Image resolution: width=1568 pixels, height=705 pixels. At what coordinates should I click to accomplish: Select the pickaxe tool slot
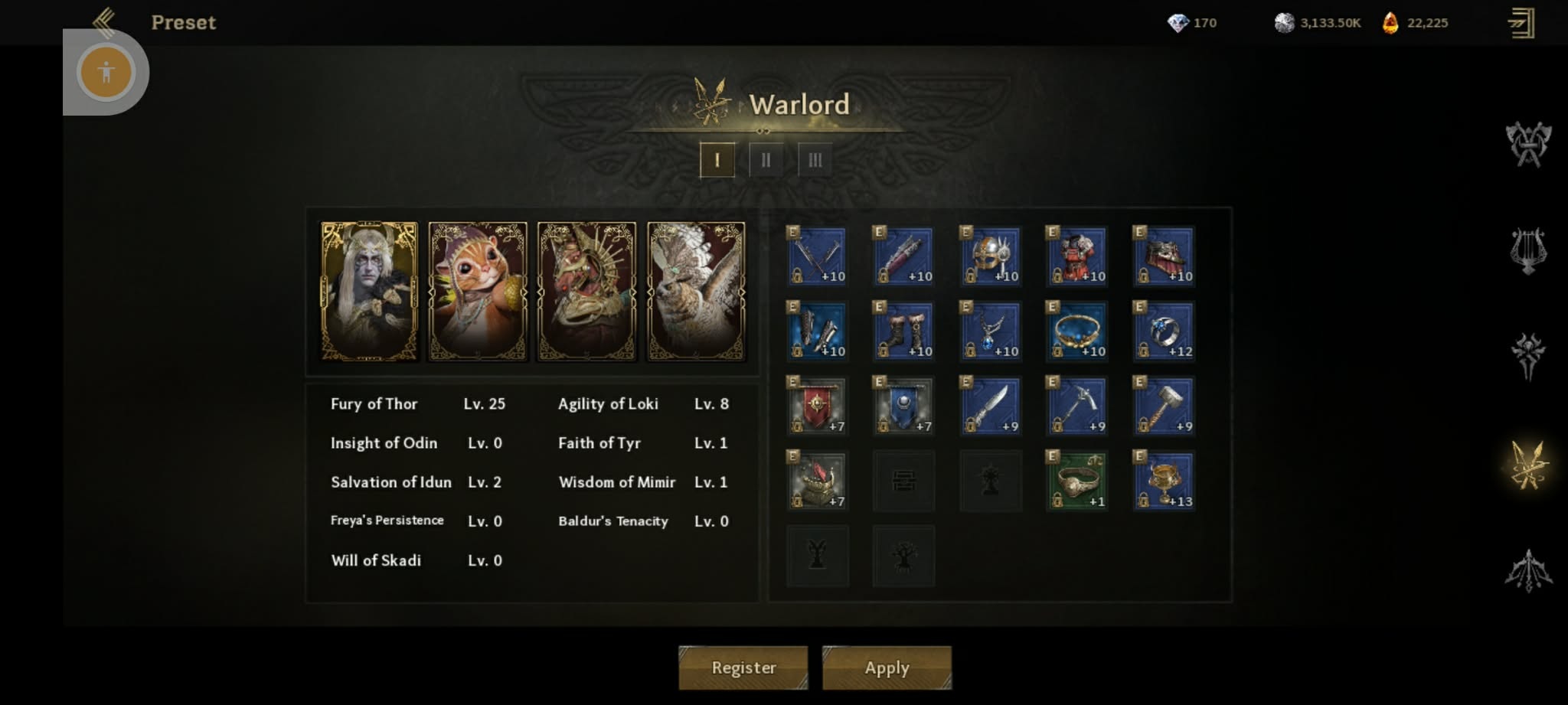tap(1077, 406)
